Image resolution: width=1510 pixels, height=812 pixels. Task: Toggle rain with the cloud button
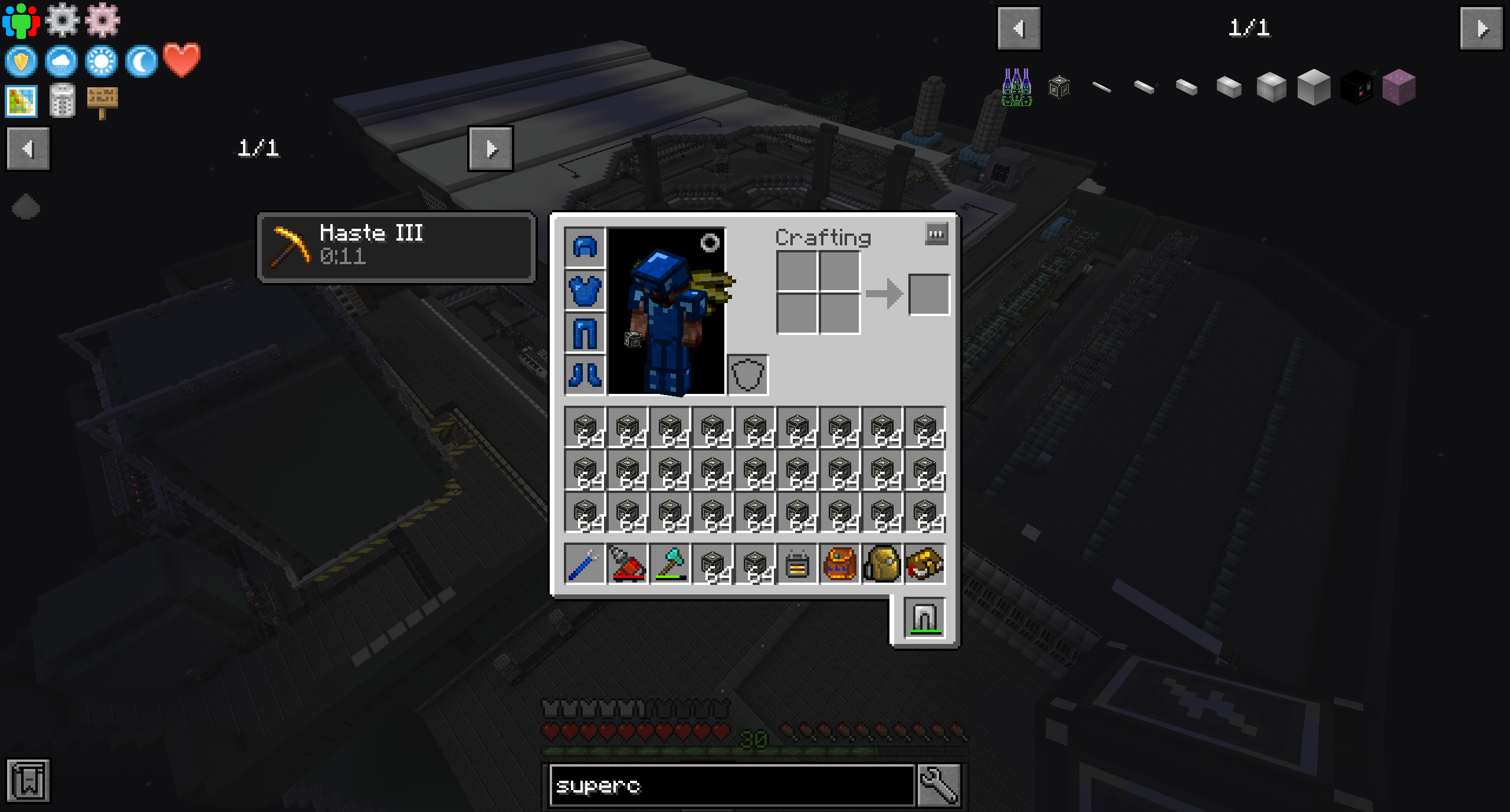[61, 61]
